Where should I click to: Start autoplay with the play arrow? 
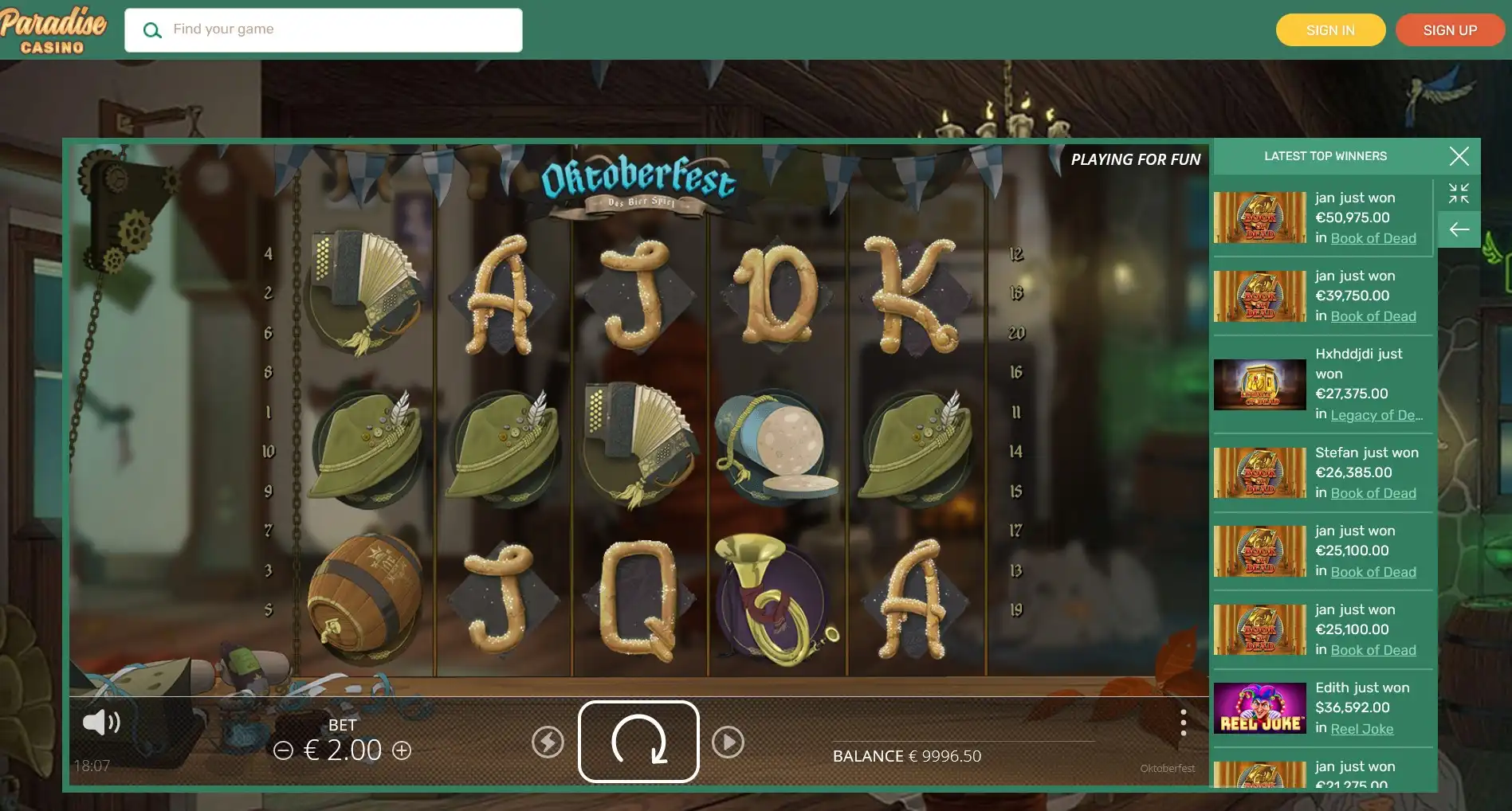coord(728,742)
